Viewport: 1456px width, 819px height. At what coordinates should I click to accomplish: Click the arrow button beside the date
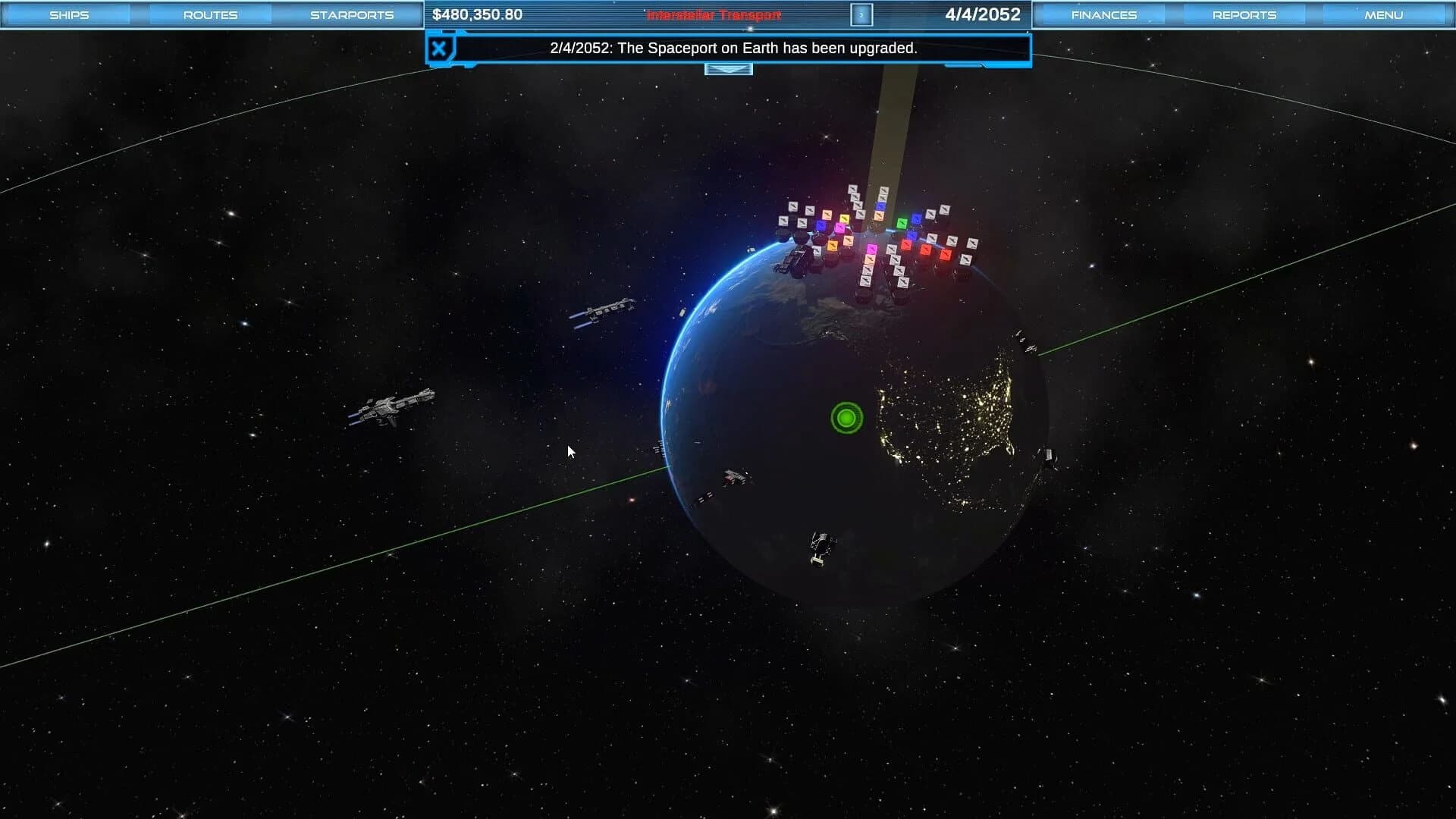861,14
